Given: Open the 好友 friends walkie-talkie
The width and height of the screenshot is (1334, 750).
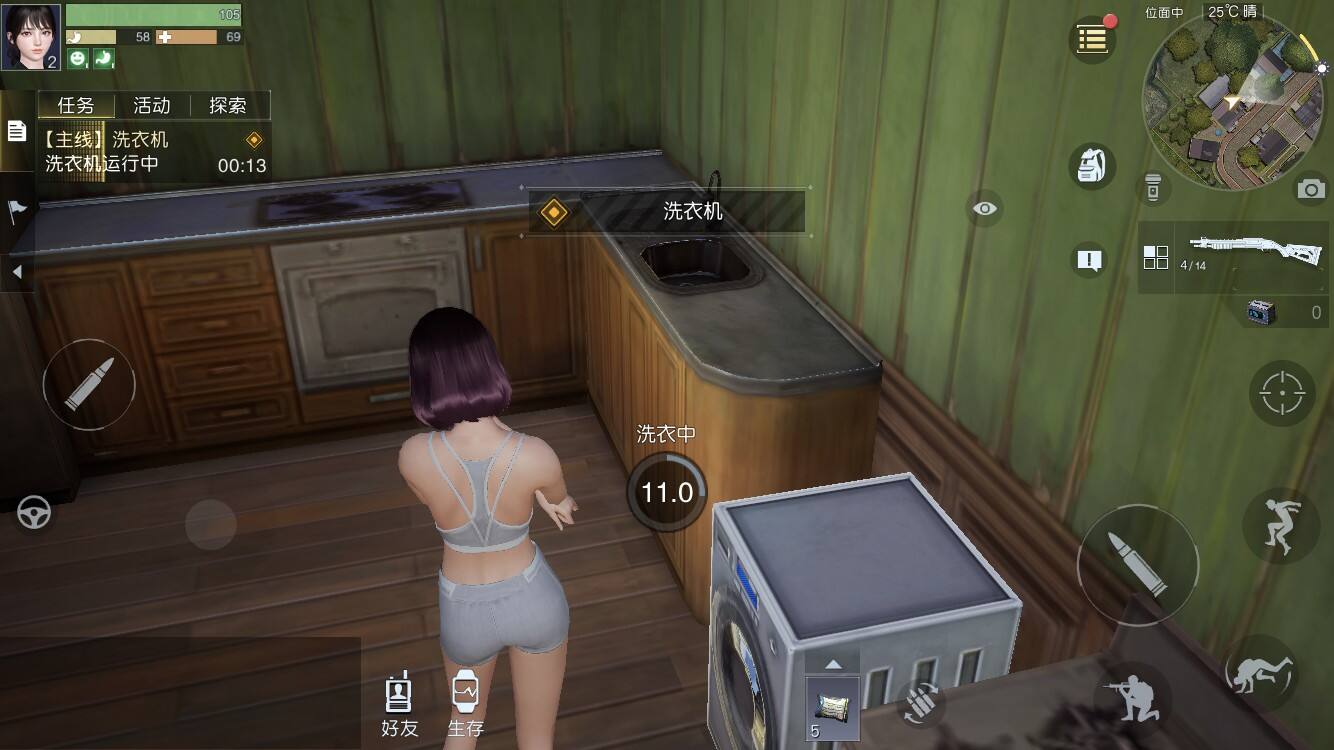Looking at the screenshot, I should (399, 704).
